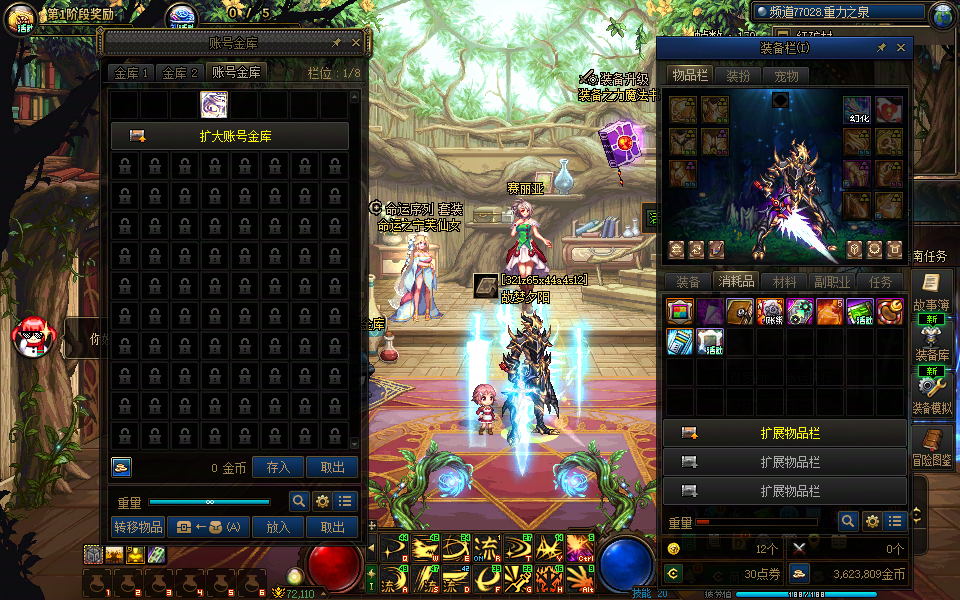Switch to the 装备 equipment category
960x600 pixels.
coord(688,282)
